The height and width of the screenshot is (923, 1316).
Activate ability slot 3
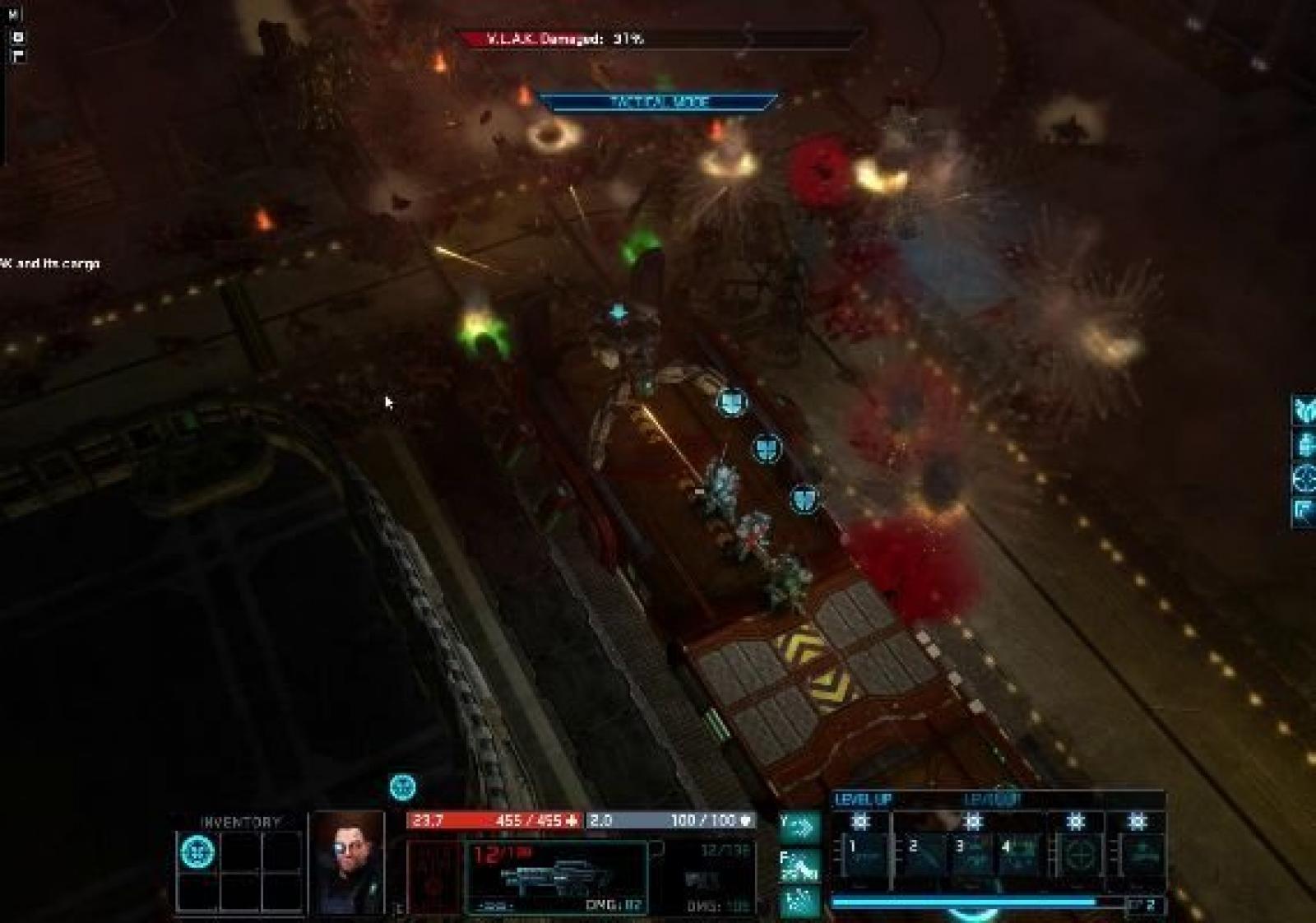click(x=971, y=856)
